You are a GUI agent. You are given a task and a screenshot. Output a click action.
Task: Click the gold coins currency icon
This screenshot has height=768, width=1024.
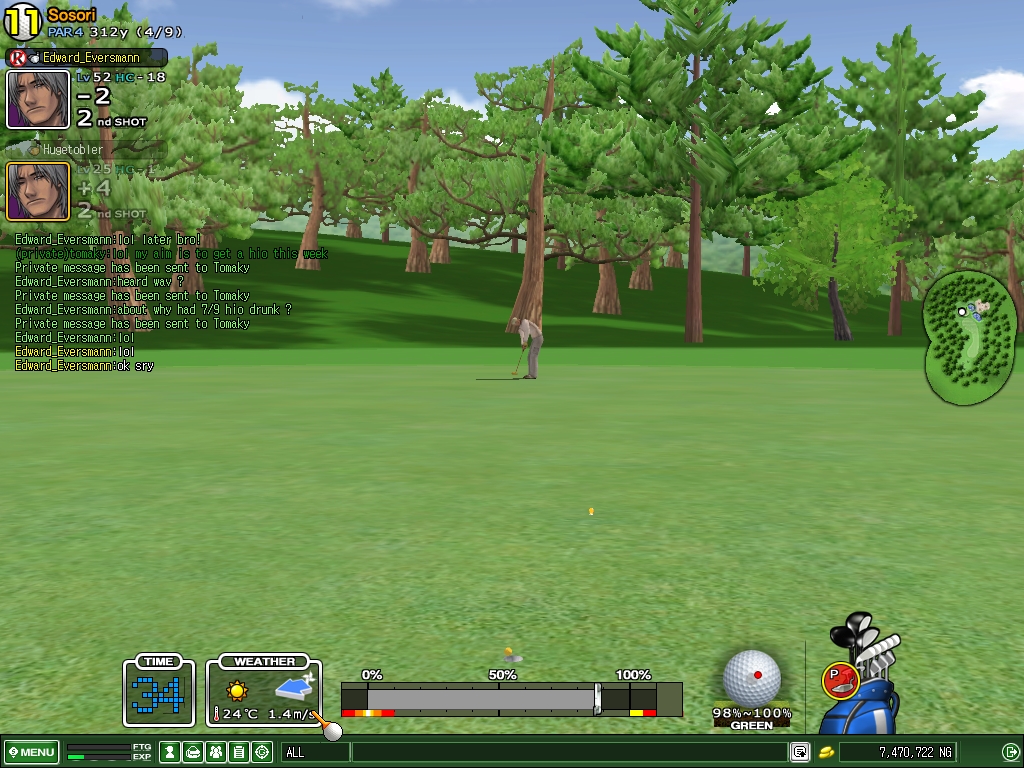(827, 752)
